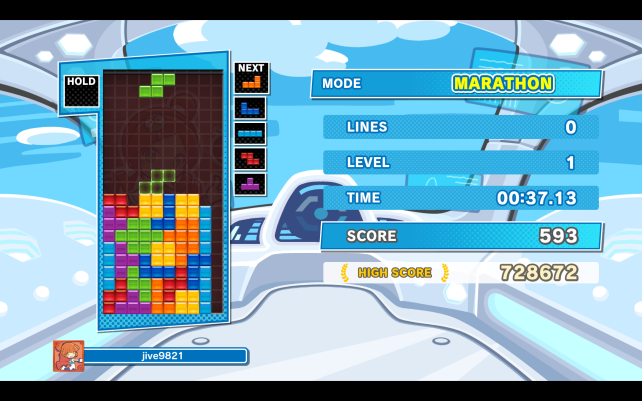This screenshot has width=642, height=401.
Task: Pick the red Z piece in the queue
Action: pos(250,159)
